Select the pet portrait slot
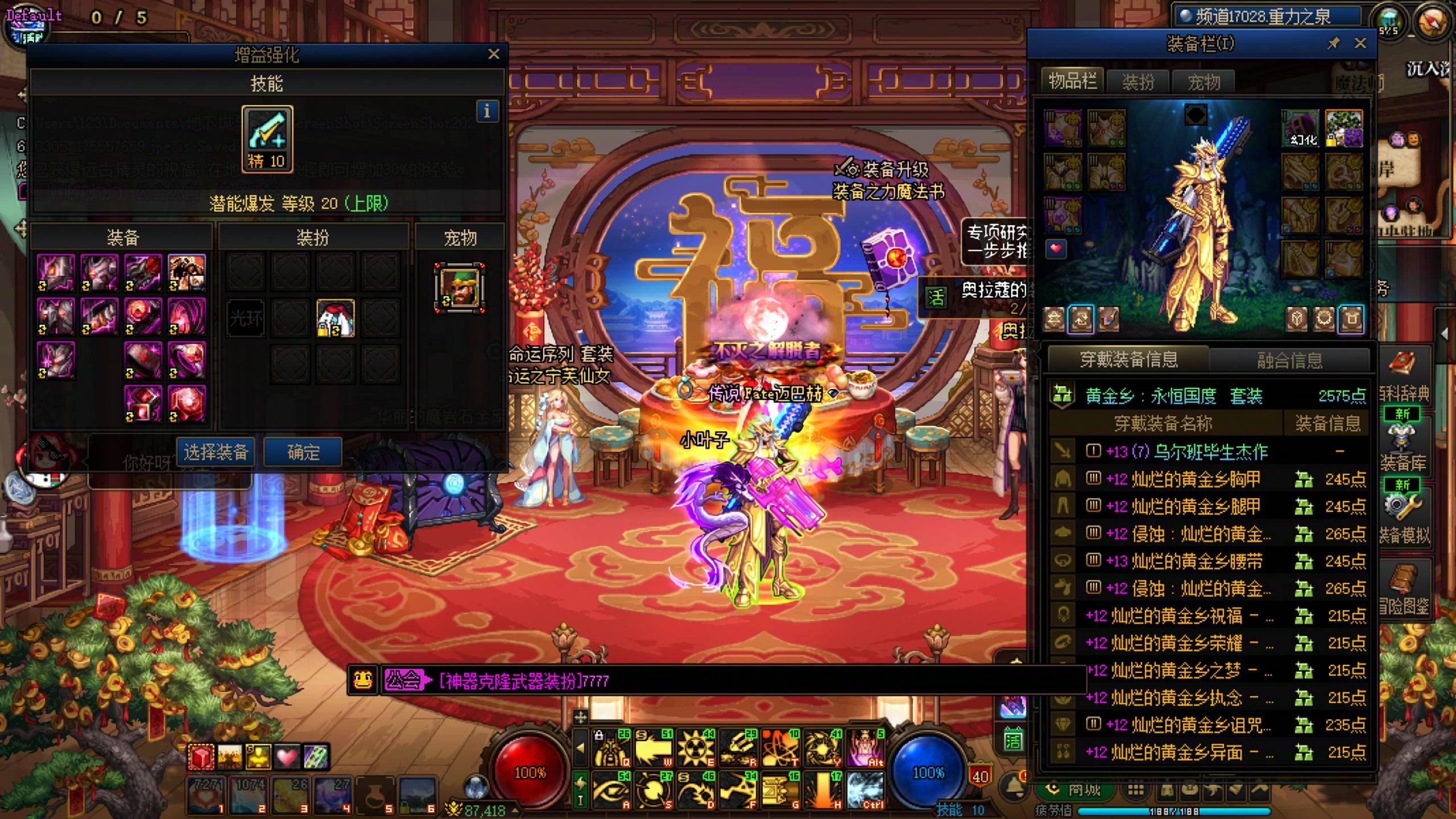Image resolution: width=1456 pixels, height=819 pixels. (460, 288)
